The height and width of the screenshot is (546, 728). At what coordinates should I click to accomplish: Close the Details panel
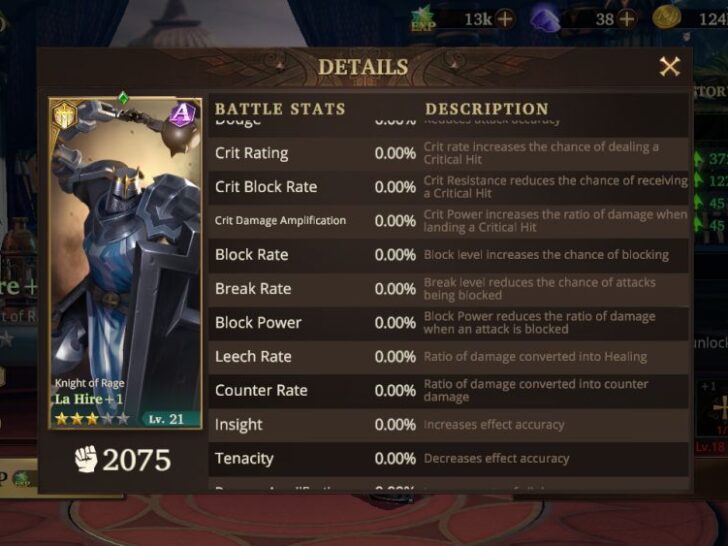669,67
